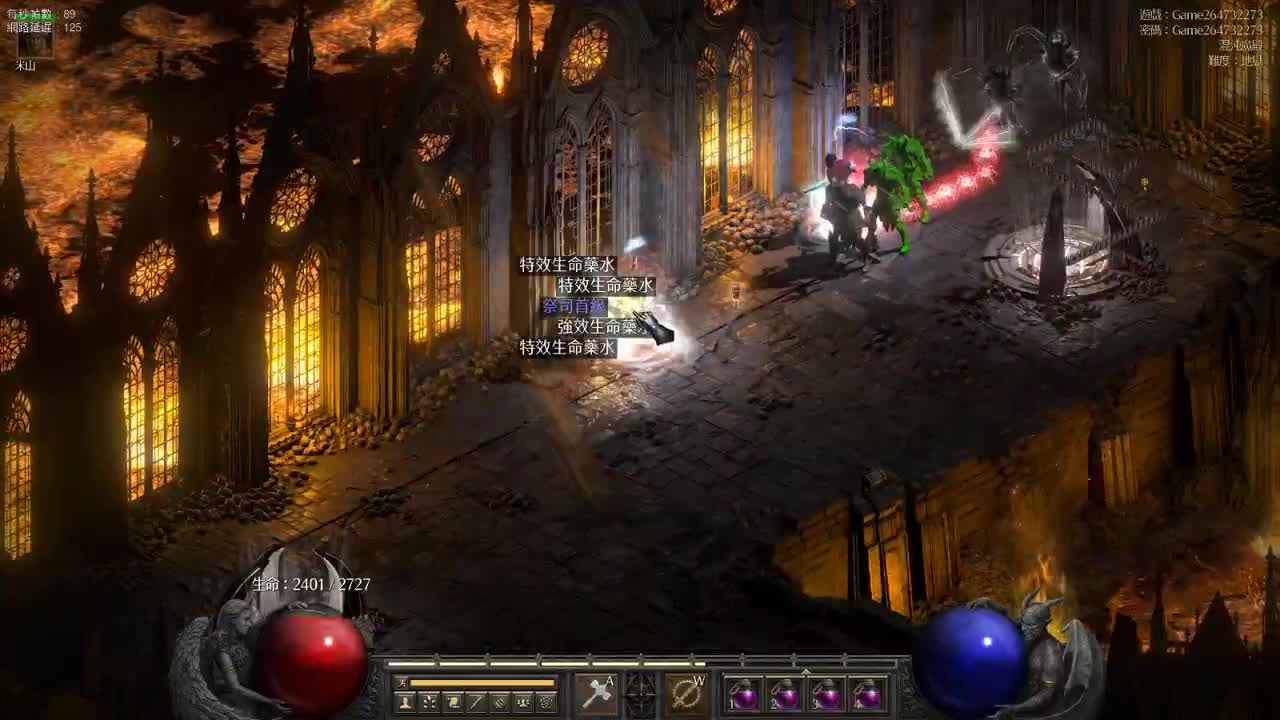Open the party button with two figures
Screen dimensions: 1280x720
coord(523,703)
